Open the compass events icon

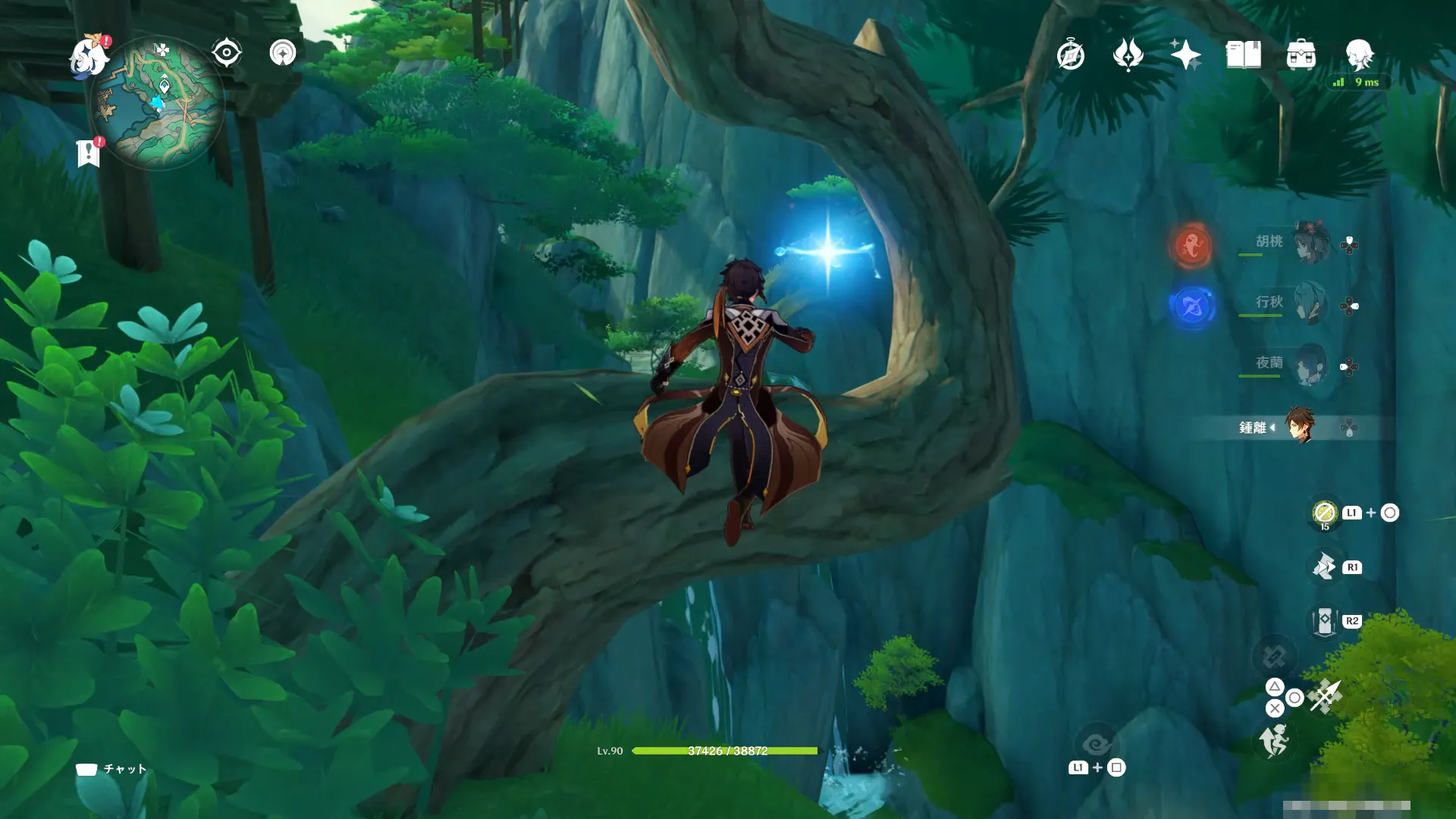[1070, 55]
